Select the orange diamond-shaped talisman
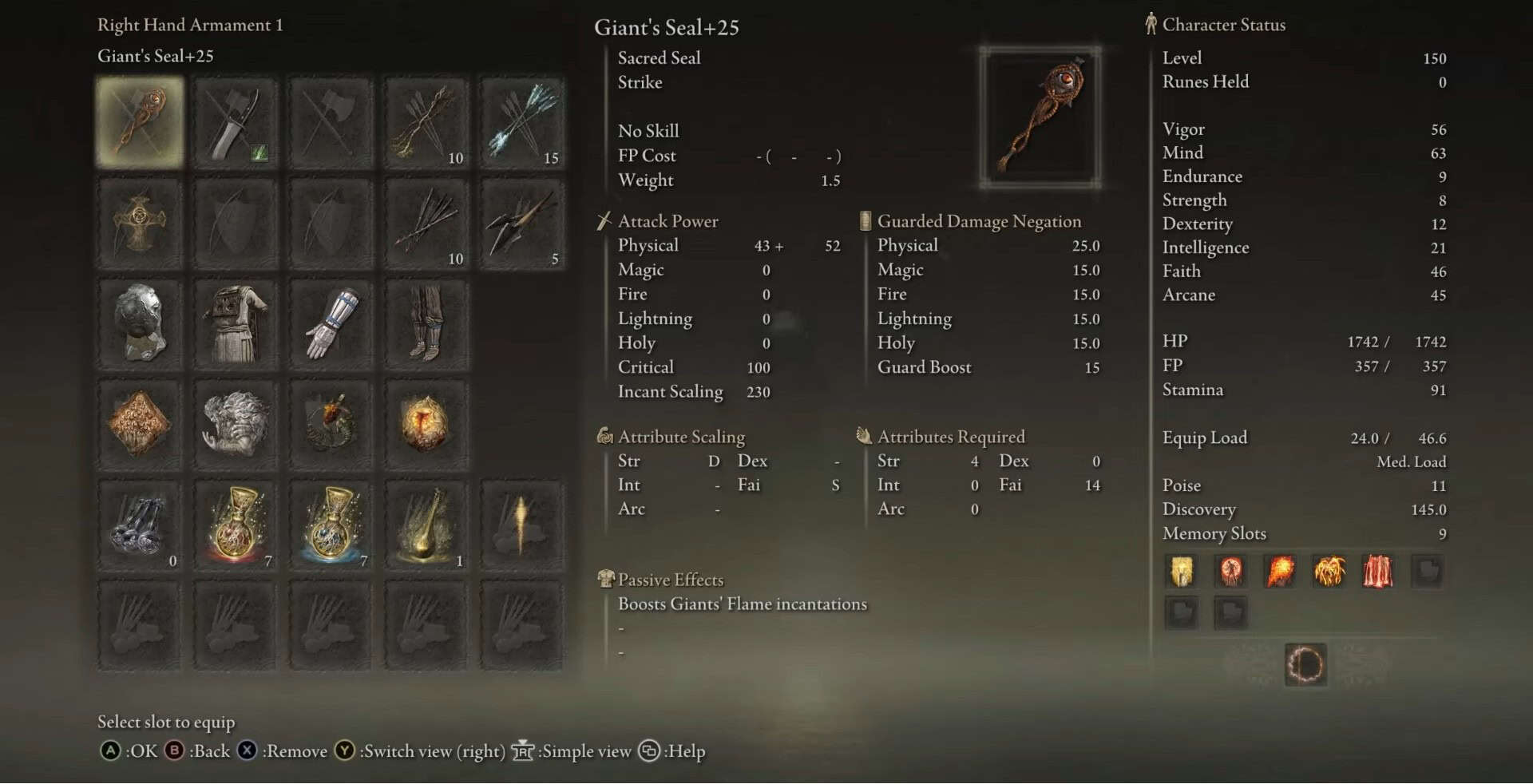 point(140,424)
